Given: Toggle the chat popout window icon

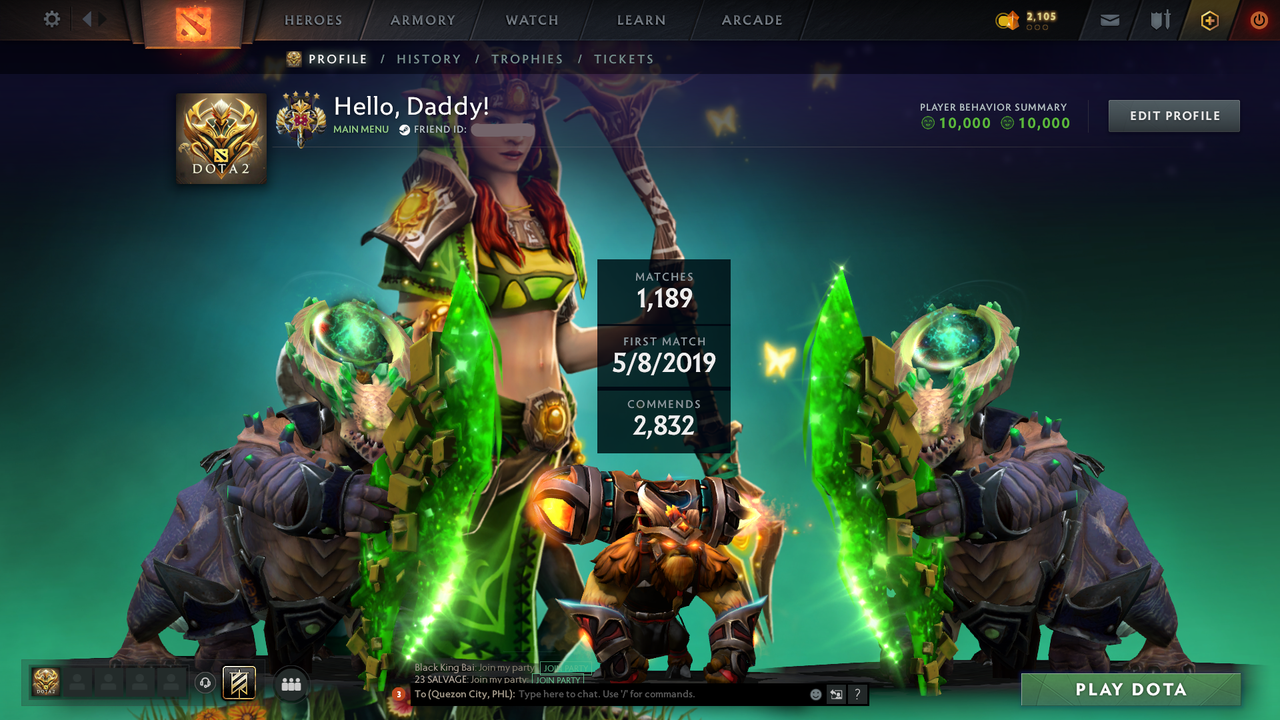Looking at the screenshot, I should pyautogui.click(x=835, y=693).
